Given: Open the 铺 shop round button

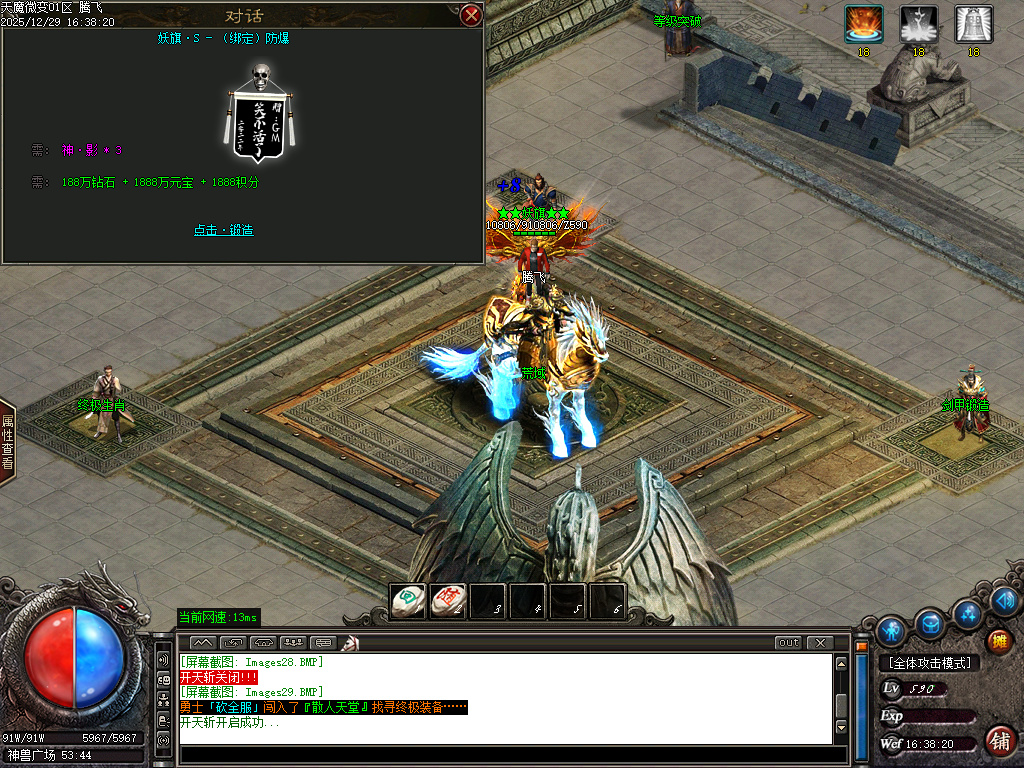Looking at the screenshot, I should click(998, 740).
